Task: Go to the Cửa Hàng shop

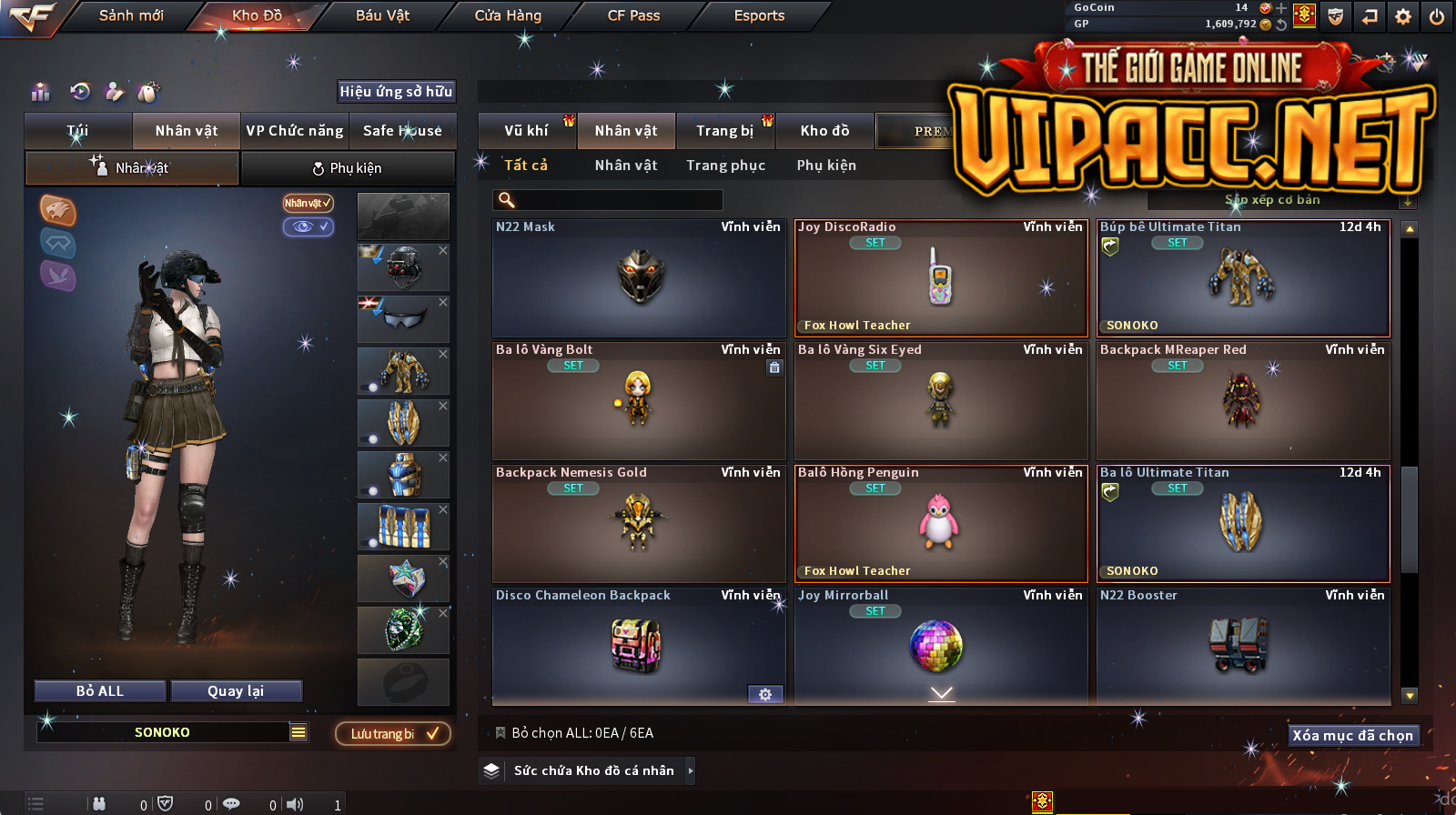Action: [508, 15]
